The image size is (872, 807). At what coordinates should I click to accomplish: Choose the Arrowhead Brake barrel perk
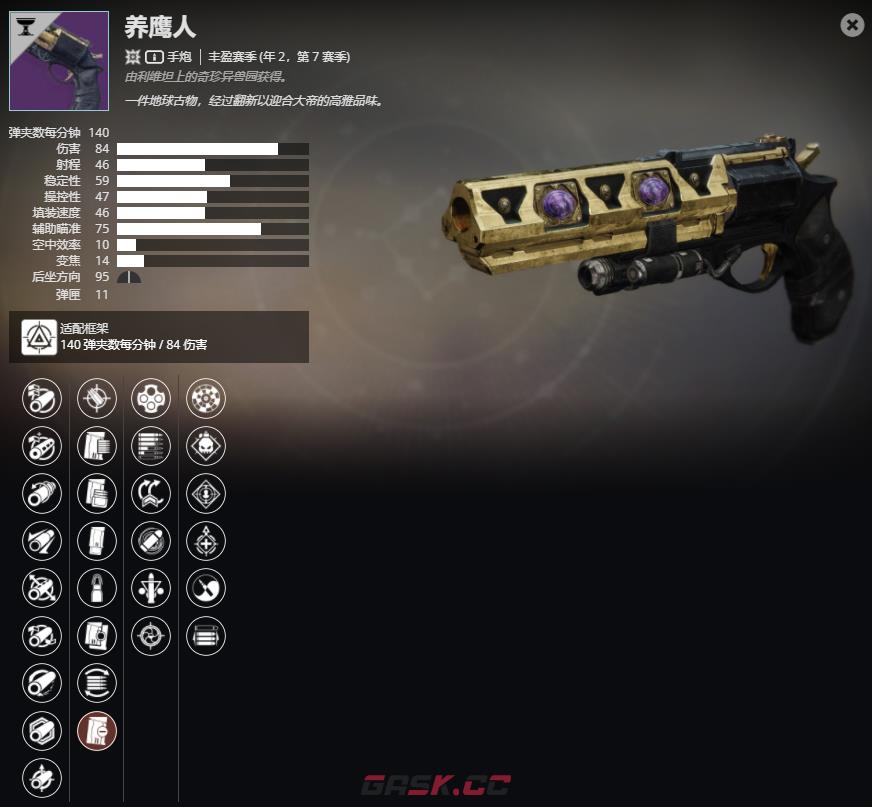[x=42, y=398]
